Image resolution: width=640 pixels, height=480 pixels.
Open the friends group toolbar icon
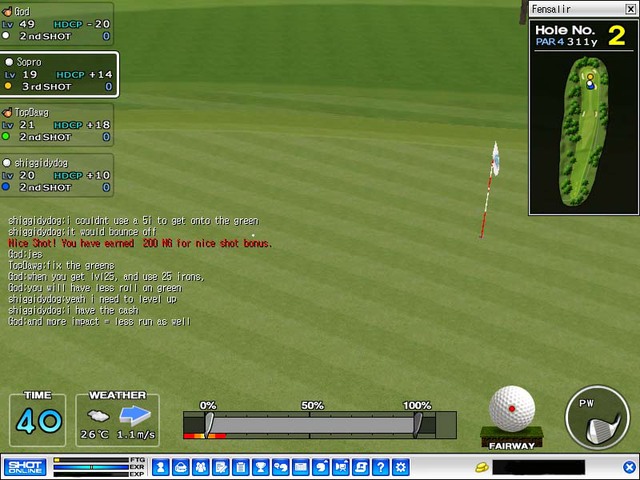(200, 467)
